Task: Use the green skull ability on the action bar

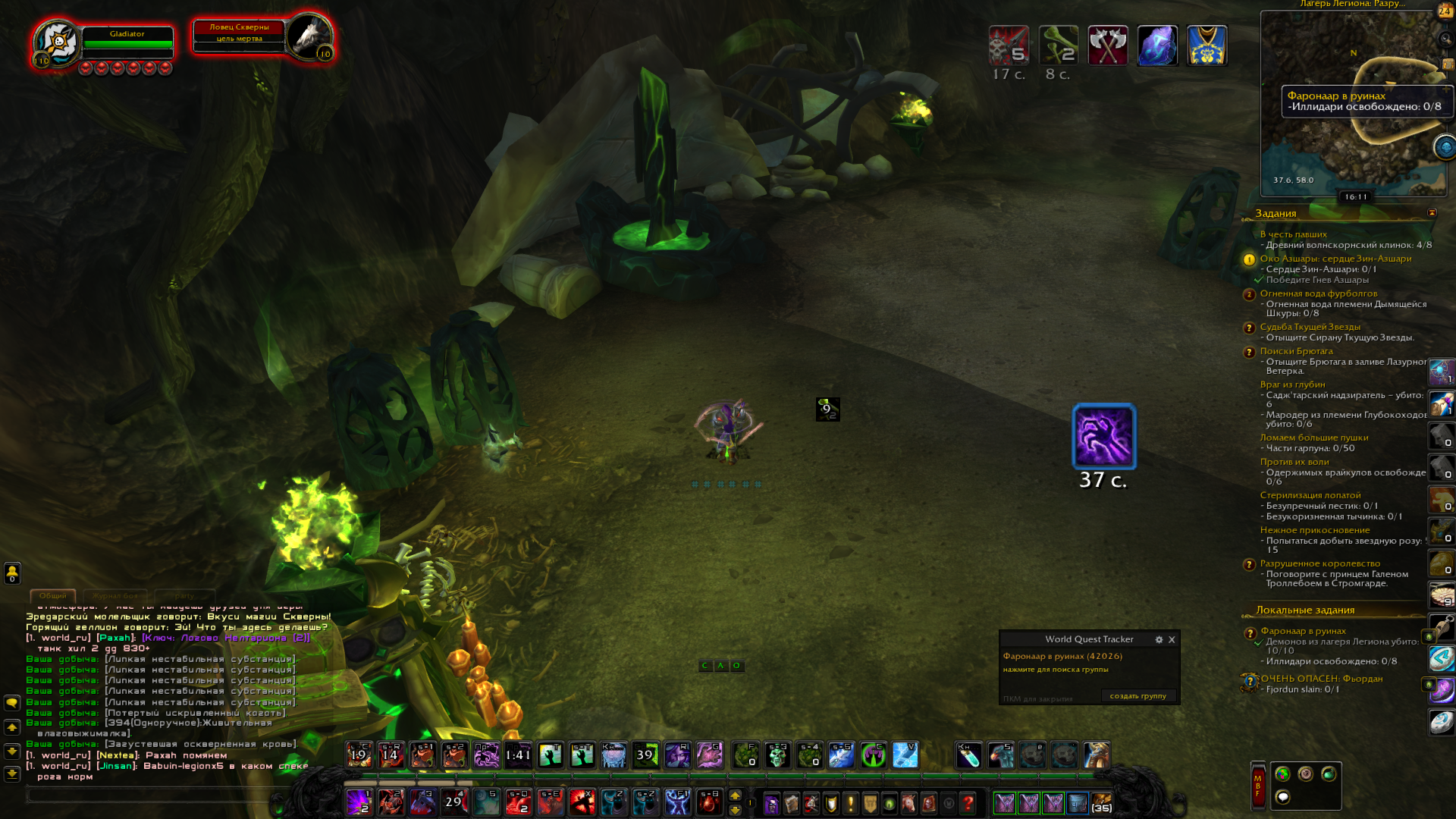Action: coord(777,755)
